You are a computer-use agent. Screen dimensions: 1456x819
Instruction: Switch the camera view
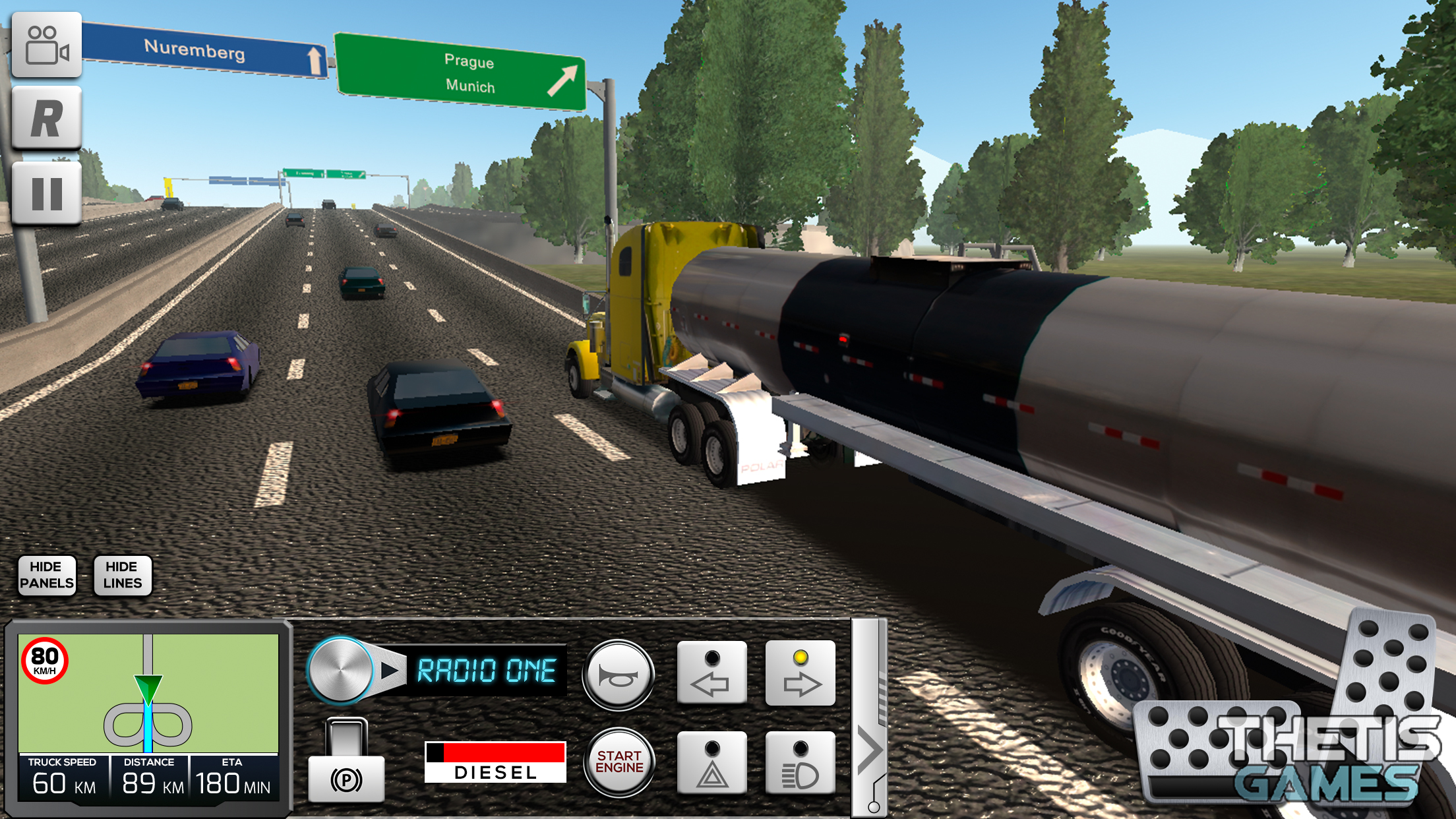coord(46,45)
